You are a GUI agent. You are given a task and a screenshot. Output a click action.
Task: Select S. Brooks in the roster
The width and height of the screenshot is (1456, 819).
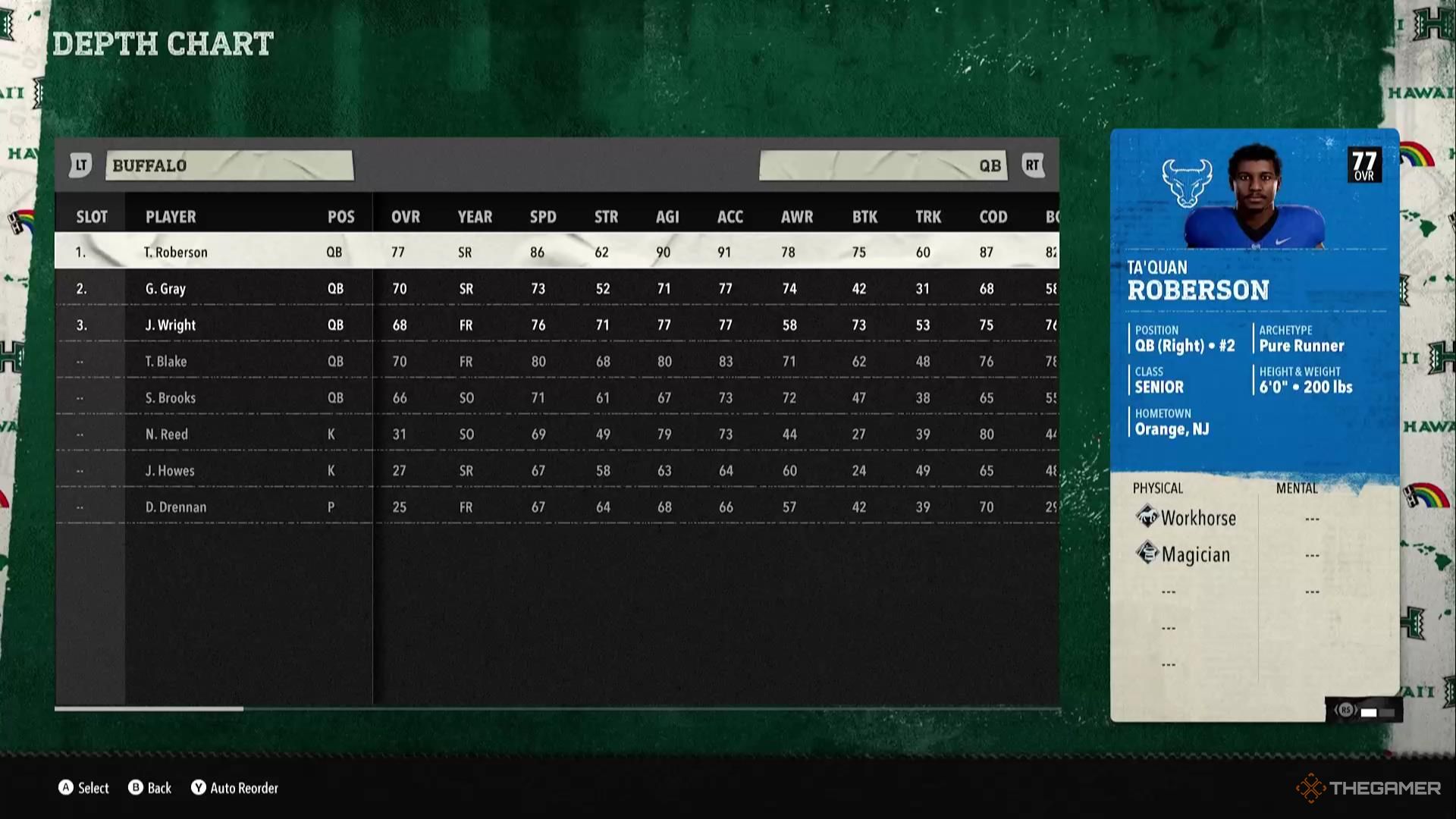(171, 397)
